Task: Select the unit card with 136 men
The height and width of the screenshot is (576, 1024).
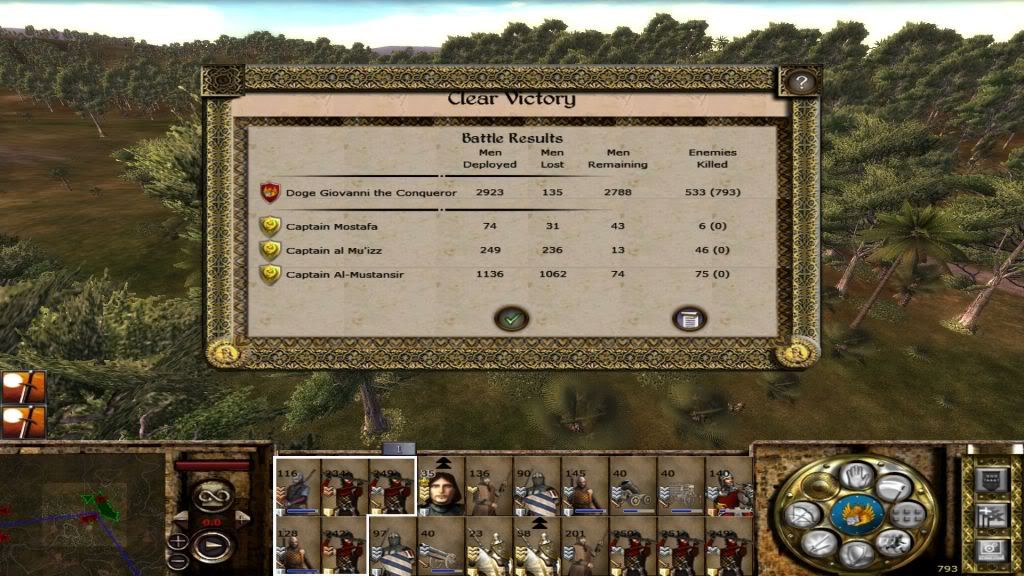Action: pyautogui.click(x=488, y=487)
